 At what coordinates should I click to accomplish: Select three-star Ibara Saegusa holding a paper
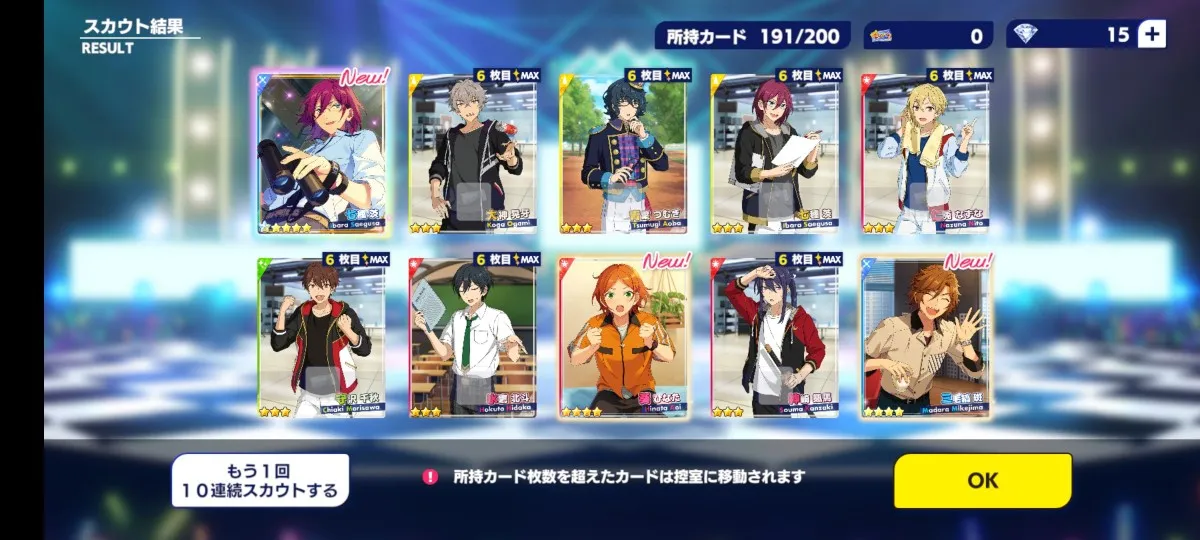(775, 152)
